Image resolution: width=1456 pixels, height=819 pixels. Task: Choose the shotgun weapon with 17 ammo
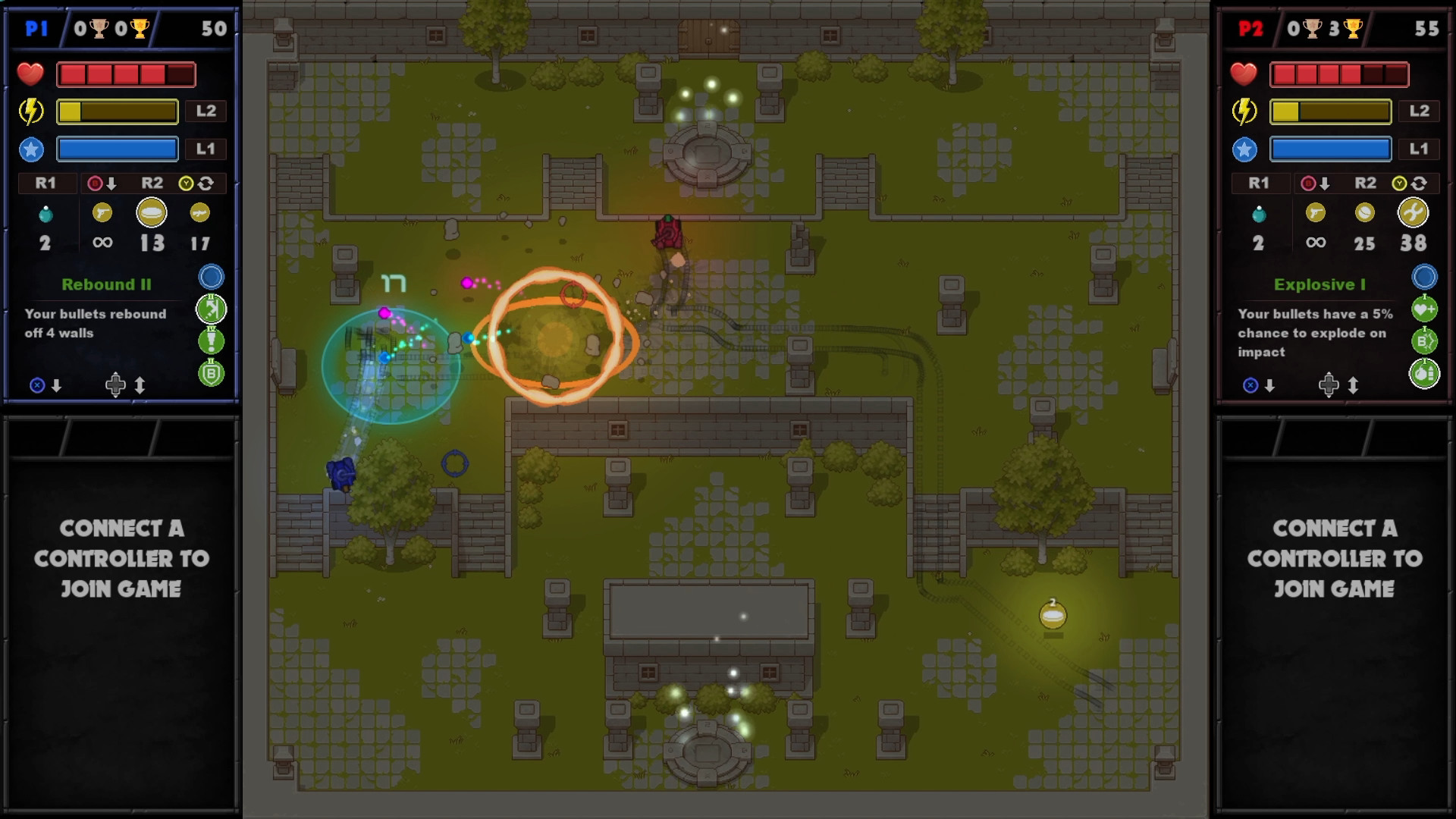click(x=199, y=213)
